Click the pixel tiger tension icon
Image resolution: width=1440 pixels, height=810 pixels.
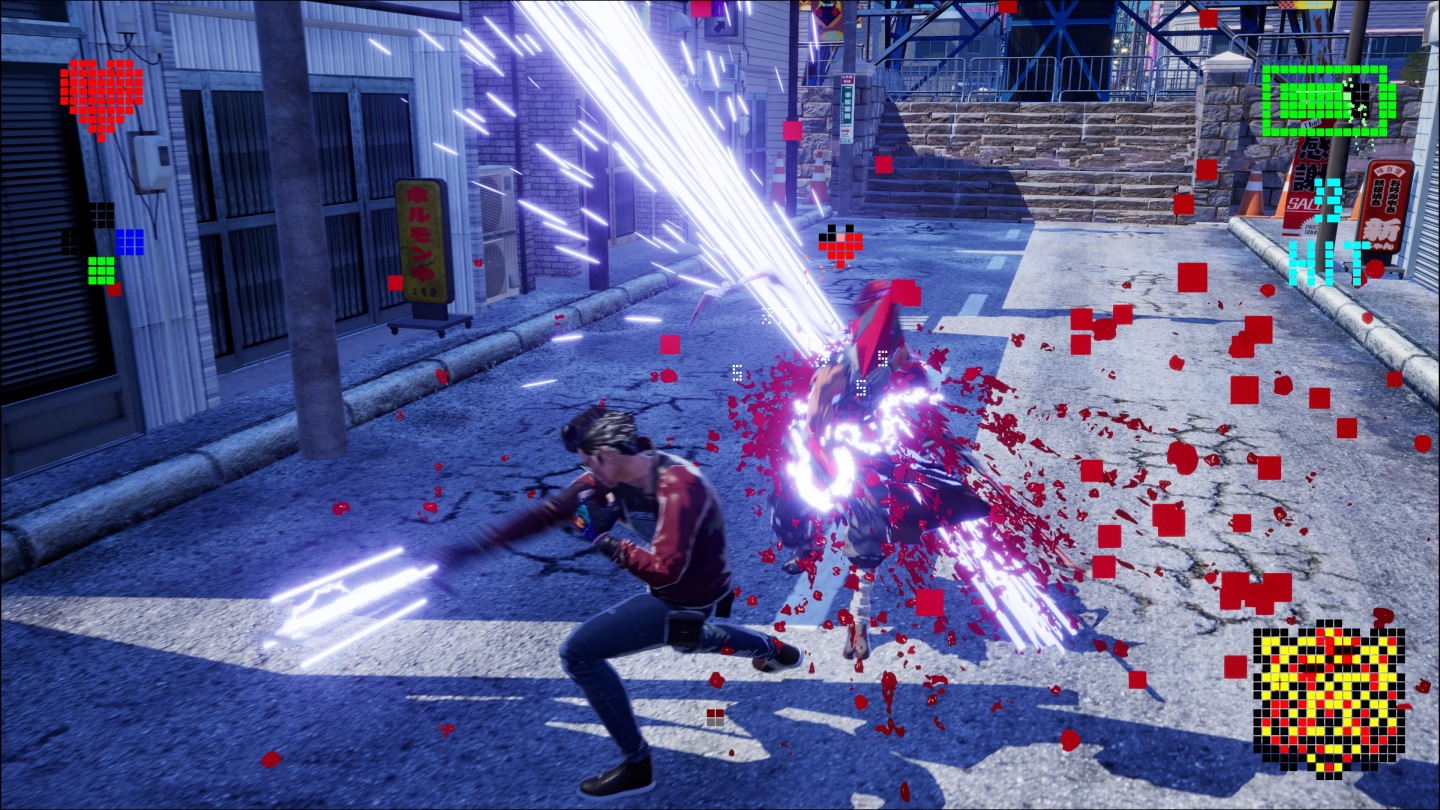pyautogui.click(x=1327, y=697)
